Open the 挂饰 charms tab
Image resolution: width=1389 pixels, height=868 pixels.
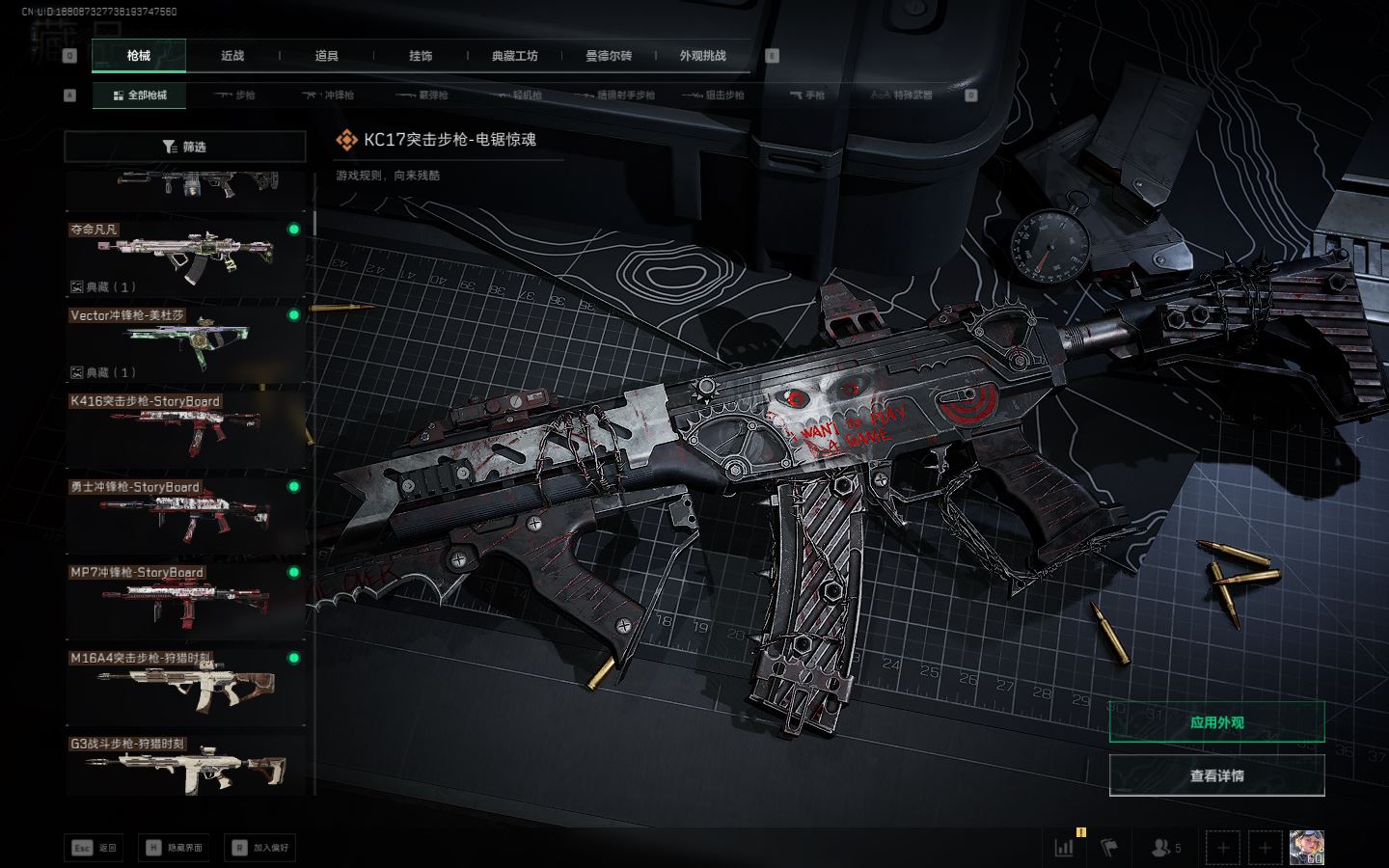coord(421,56)
